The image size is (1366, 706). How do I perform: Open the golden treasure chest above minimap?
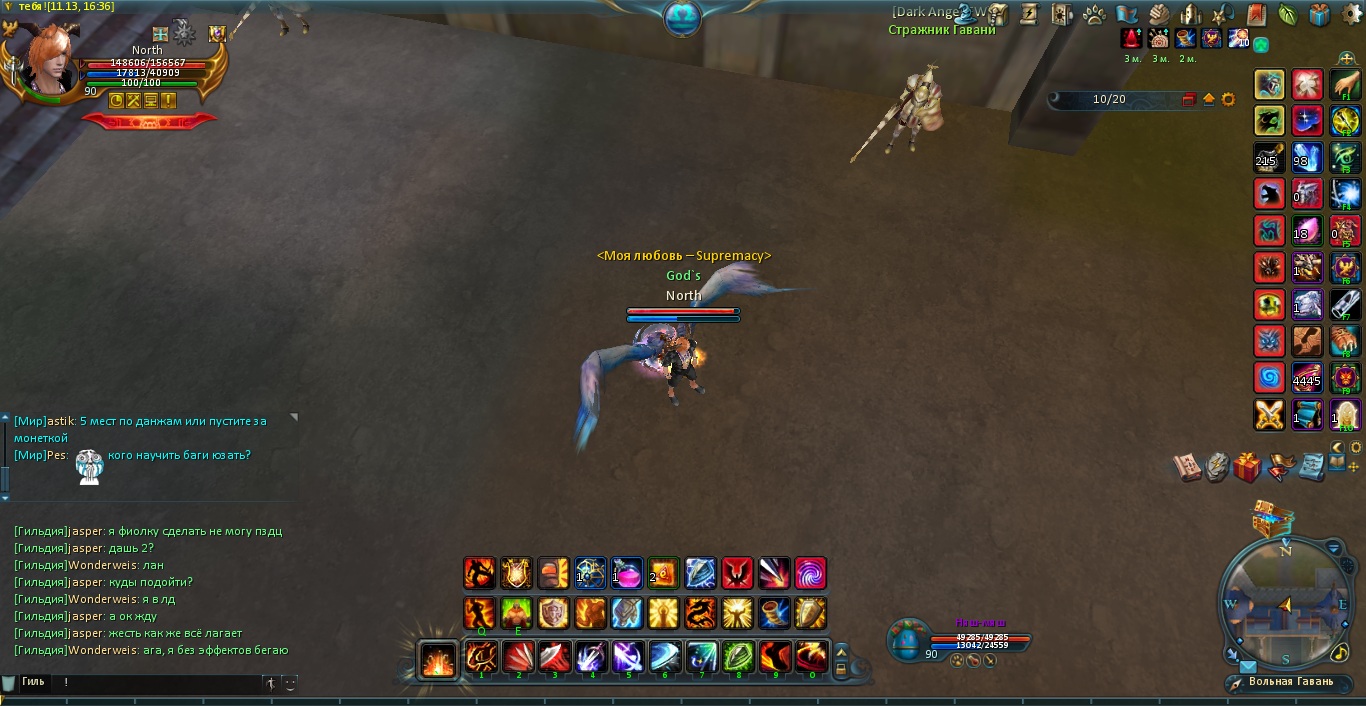tap(1271, 518)
